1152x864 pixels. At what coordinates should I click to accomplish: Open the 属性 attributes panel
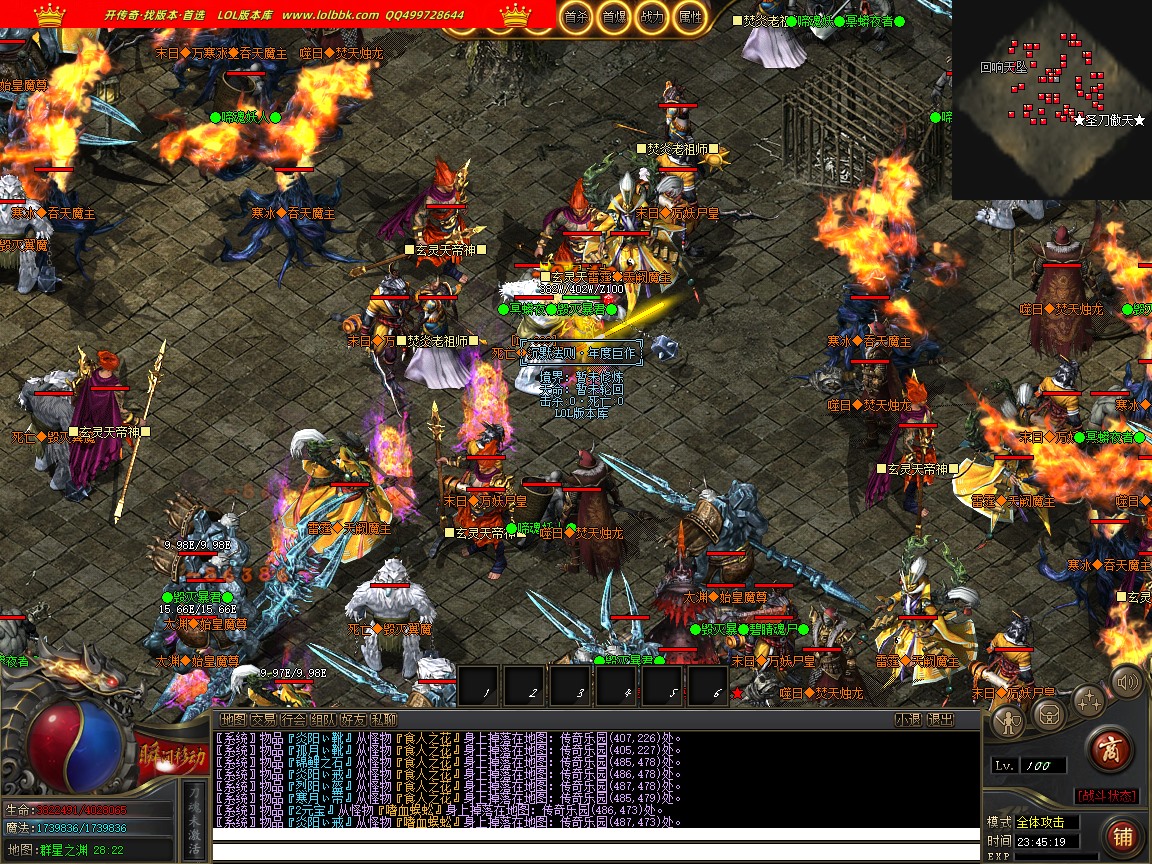[x=689, y=17]
